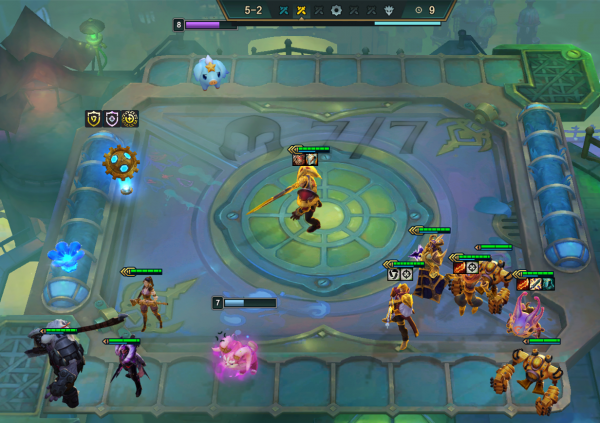Inspect the gold cogwheel augment icon
The width and height of the screenshot is (600, 423).
tap(130, 119)
